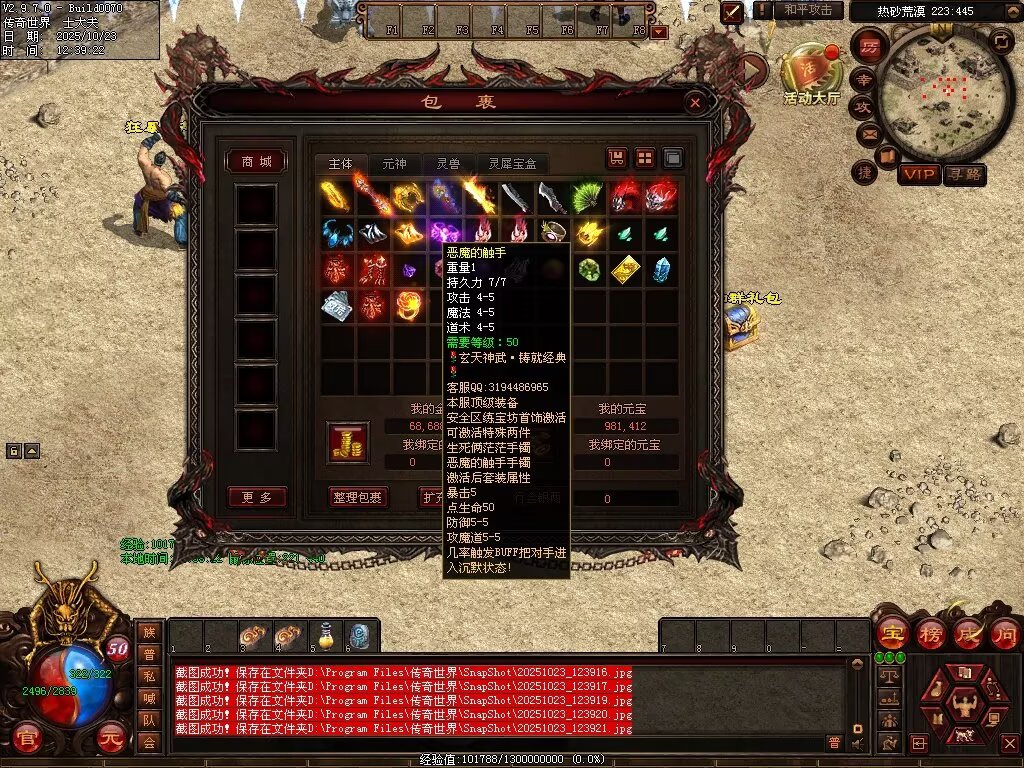Viewport: 1024px width, 768px height.
Task: Select the blue crystal item
Action: click(661, 269)
